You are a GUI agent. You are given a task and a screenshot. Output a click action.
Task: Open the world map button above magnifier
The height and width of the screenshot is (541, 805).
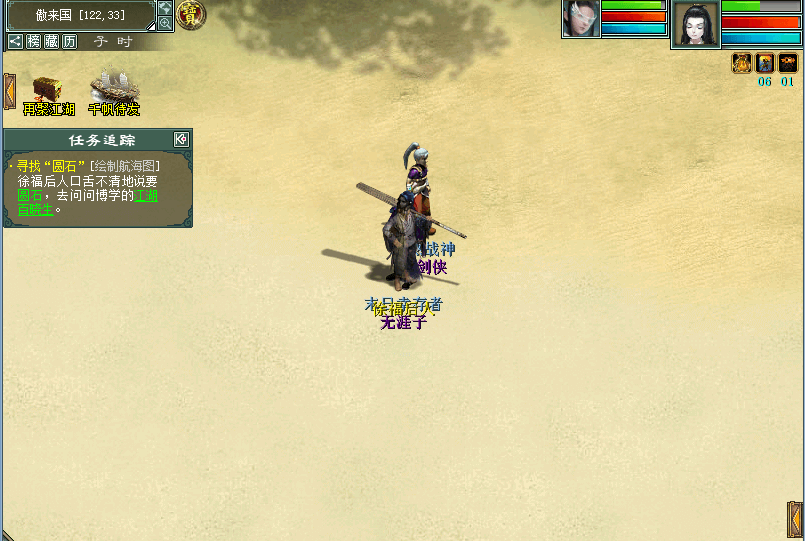[165, 8]
